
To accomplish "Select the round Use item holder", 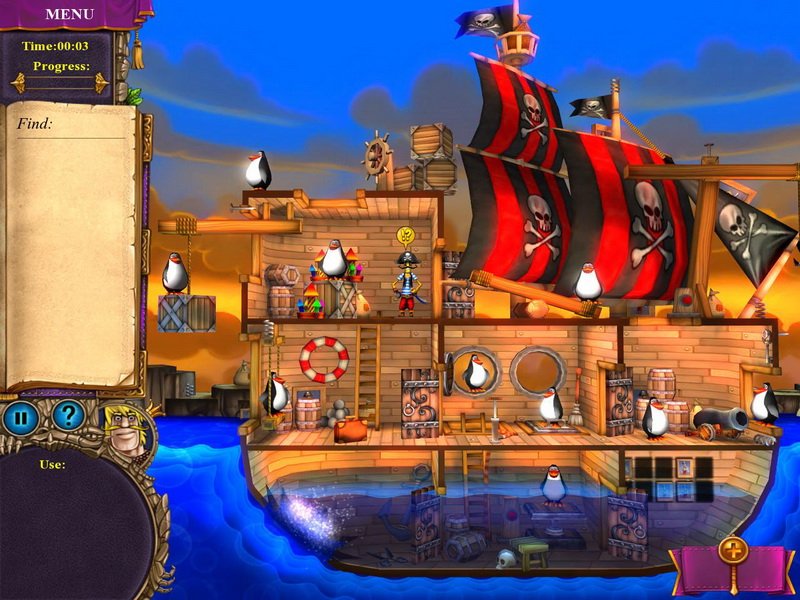I will point(70,525).
